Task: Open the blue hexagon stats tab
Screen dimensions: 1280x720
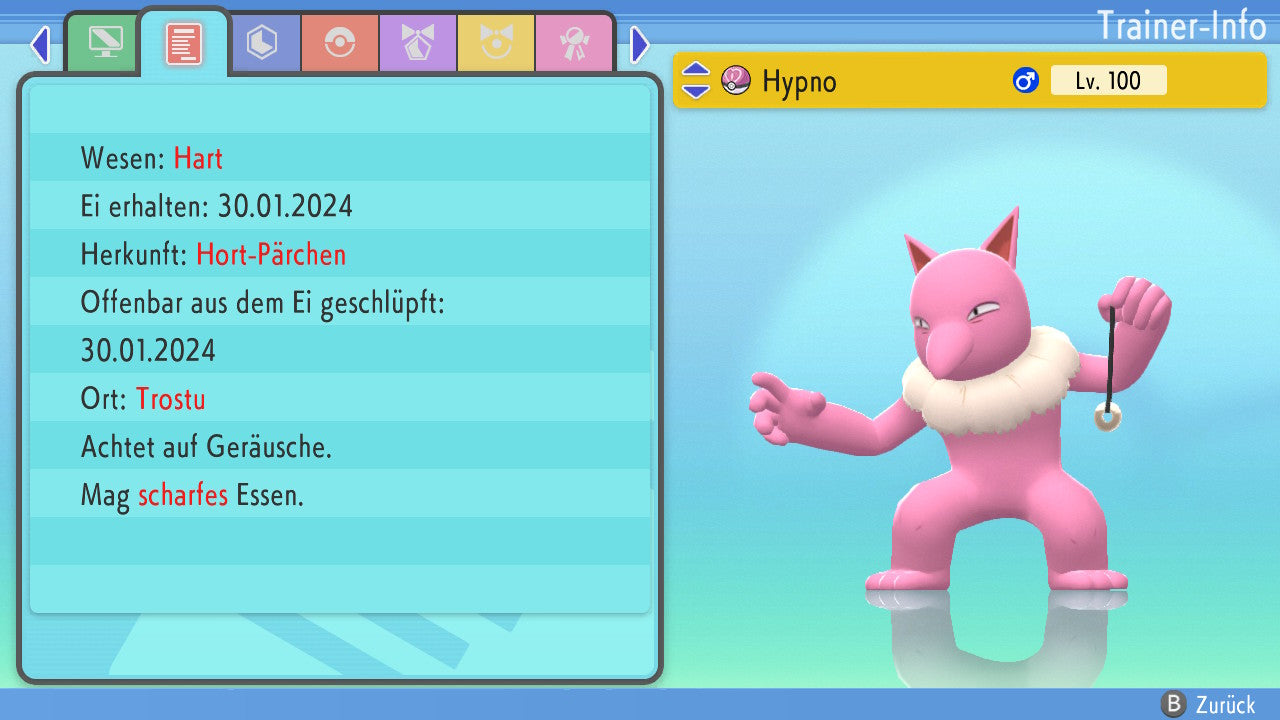Action: (262, 43)
